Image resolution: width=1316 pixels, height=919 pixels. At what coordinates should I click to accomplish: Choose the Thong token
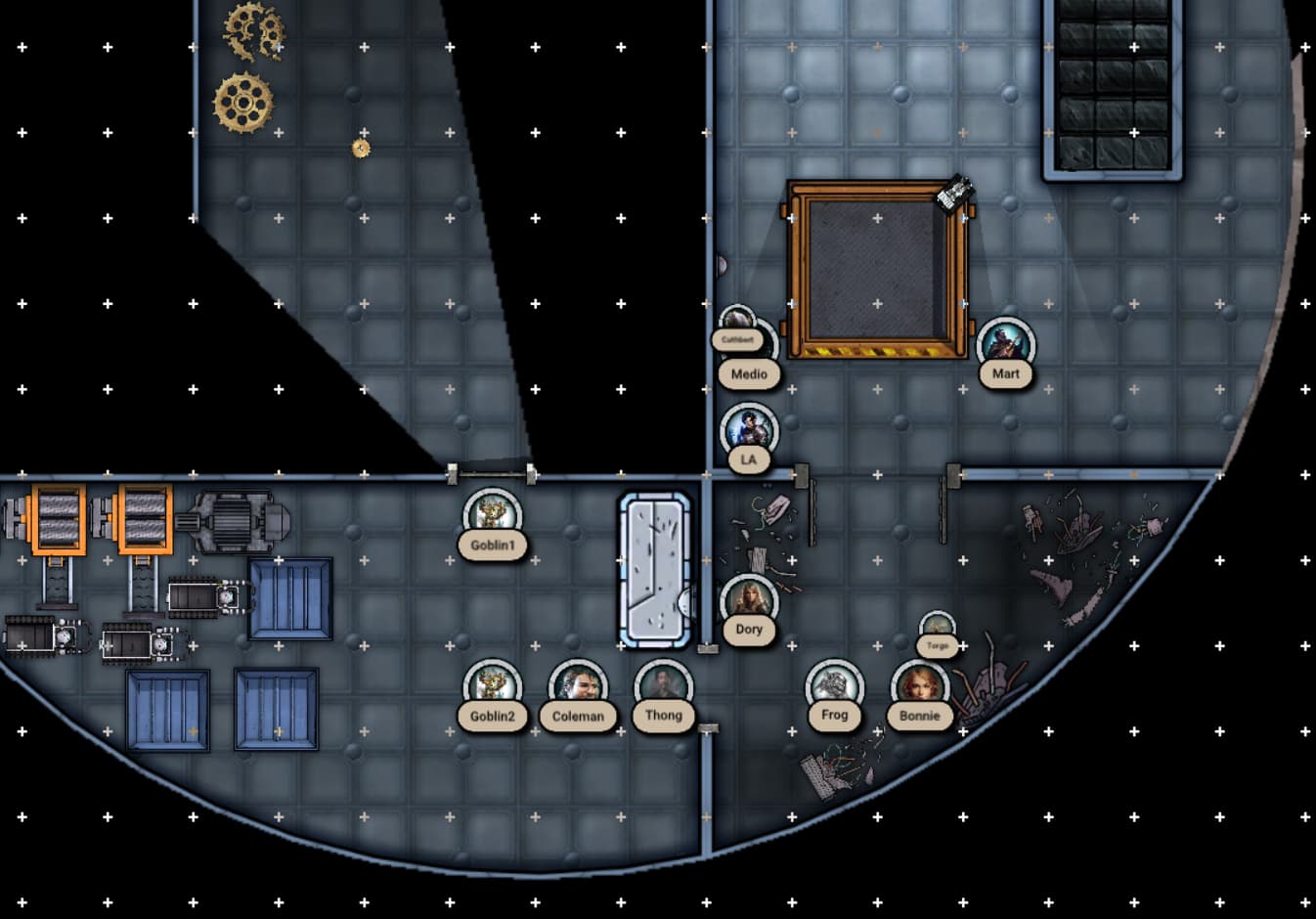pyautogui.click(x=663, y=687)
